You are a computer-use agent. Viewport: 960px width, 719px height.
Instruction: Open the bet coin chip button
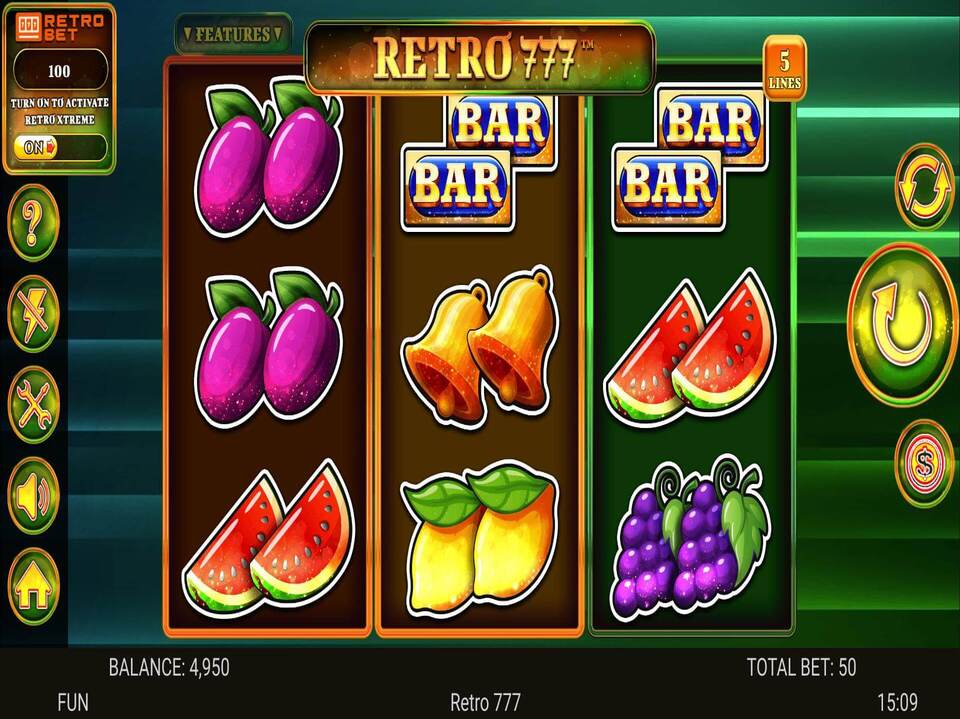tap(924, 463)
